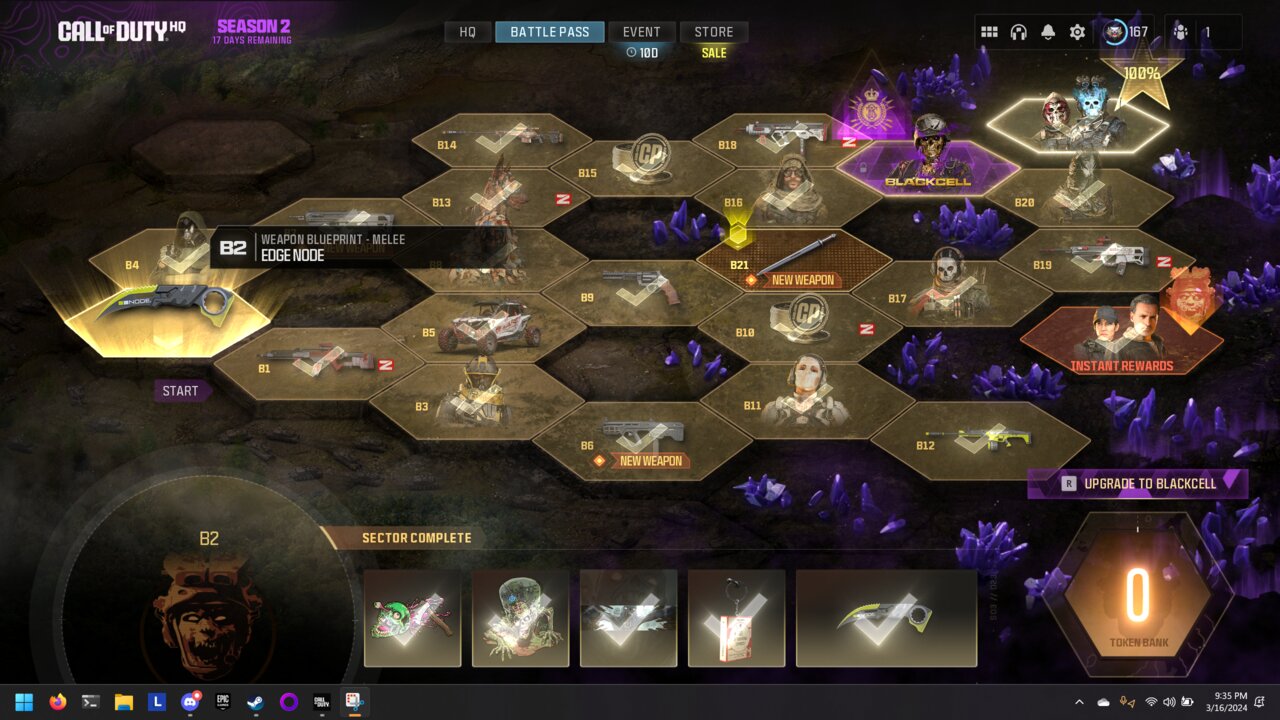Select sector B6 new weapon tile
The image size is (1280, 720).
(x=641, y=440)
